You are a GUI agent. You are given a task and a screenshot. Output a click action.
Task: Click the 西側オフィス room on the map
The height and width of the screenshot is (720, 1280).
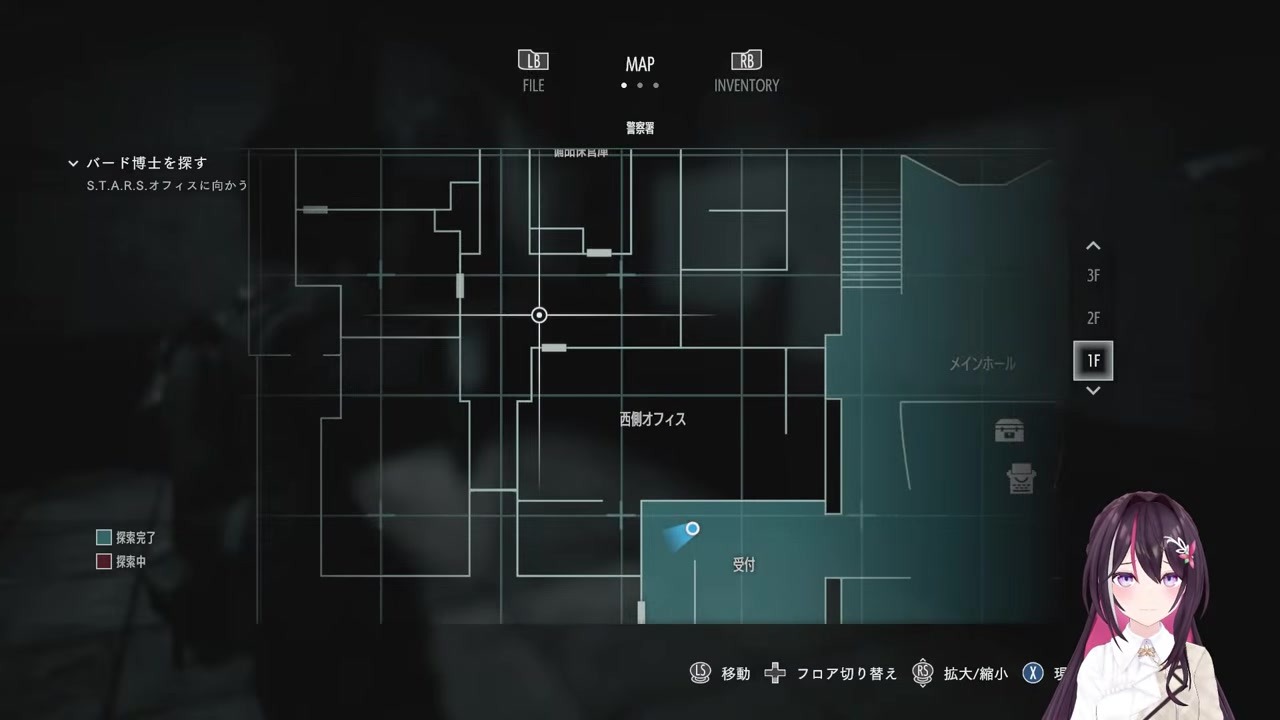(x=652, y=420)
